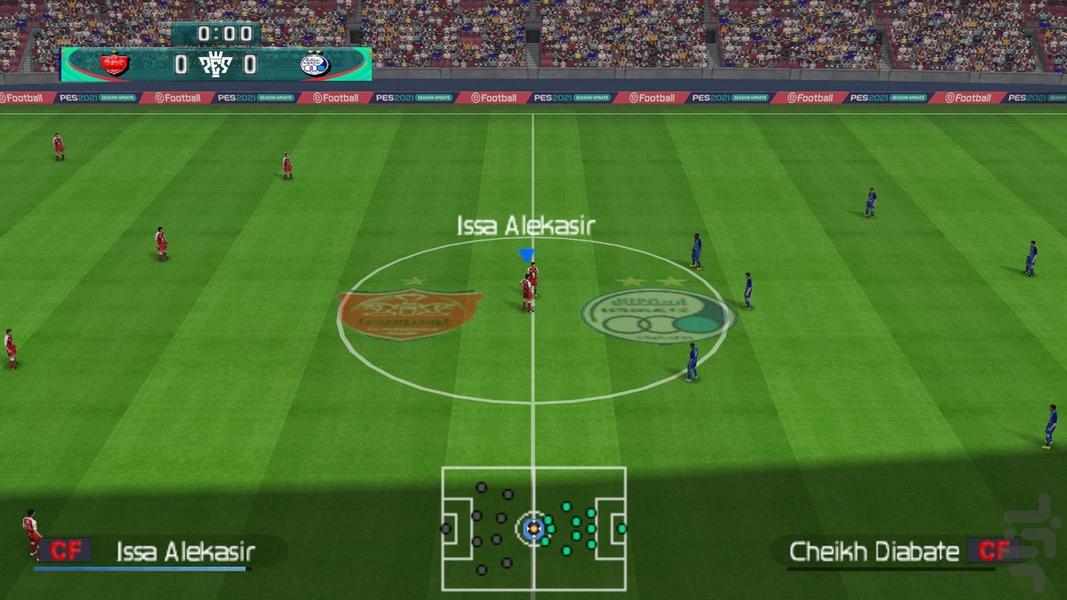Image resolution: width=1067 pixels, height=600 pixels.
Task: Click the blue away team crest in scoreboard
Action: click(314, 65)
